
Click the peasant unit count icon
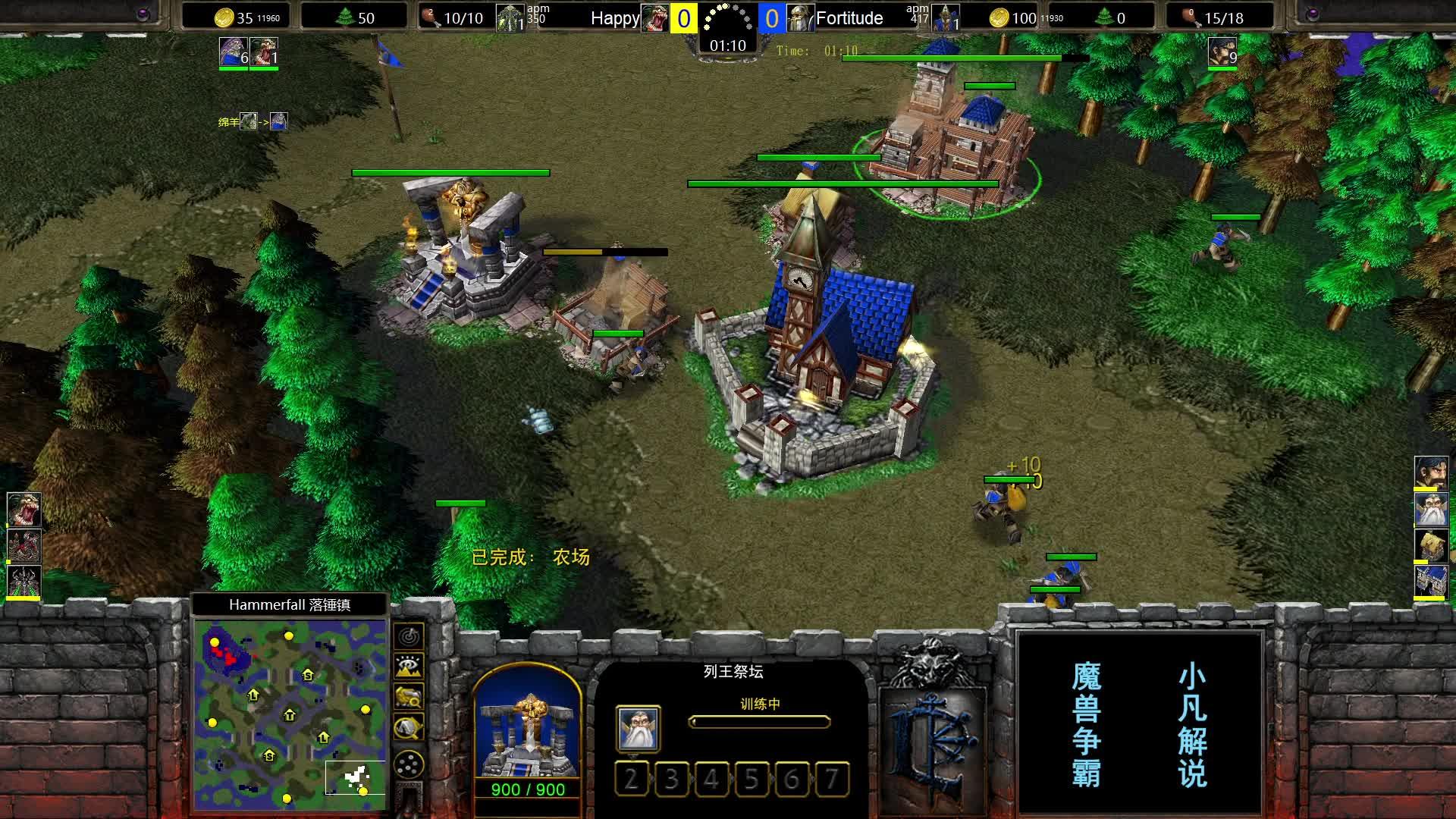point(1222,52)
